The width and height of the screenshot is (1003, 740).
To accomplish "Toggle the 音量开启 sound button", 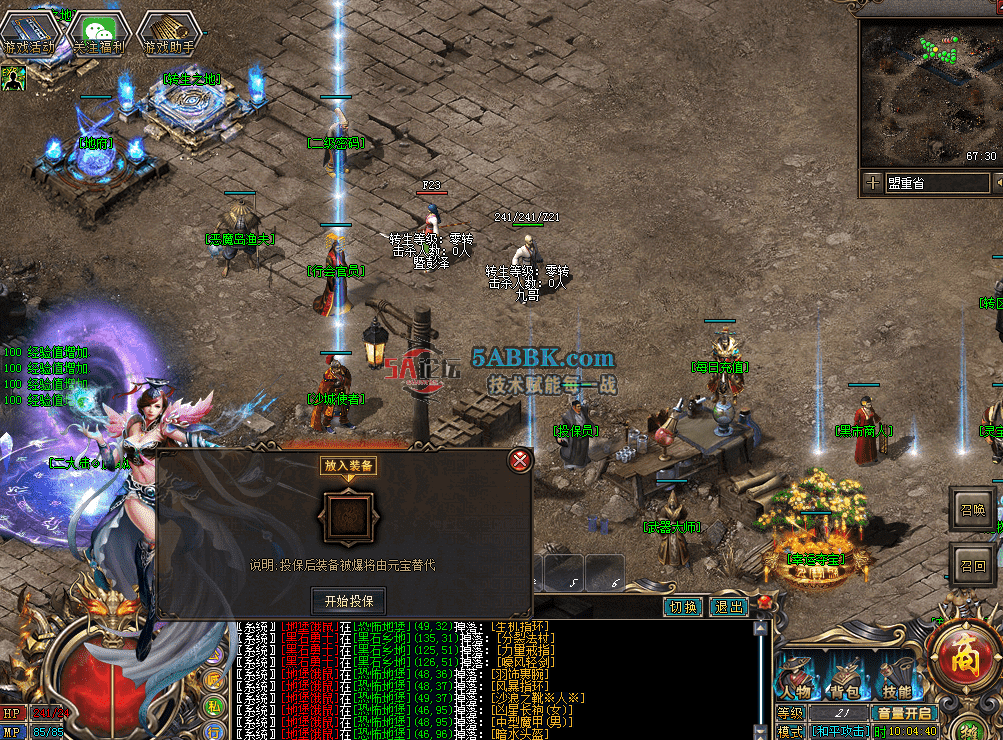I will 904,713.
